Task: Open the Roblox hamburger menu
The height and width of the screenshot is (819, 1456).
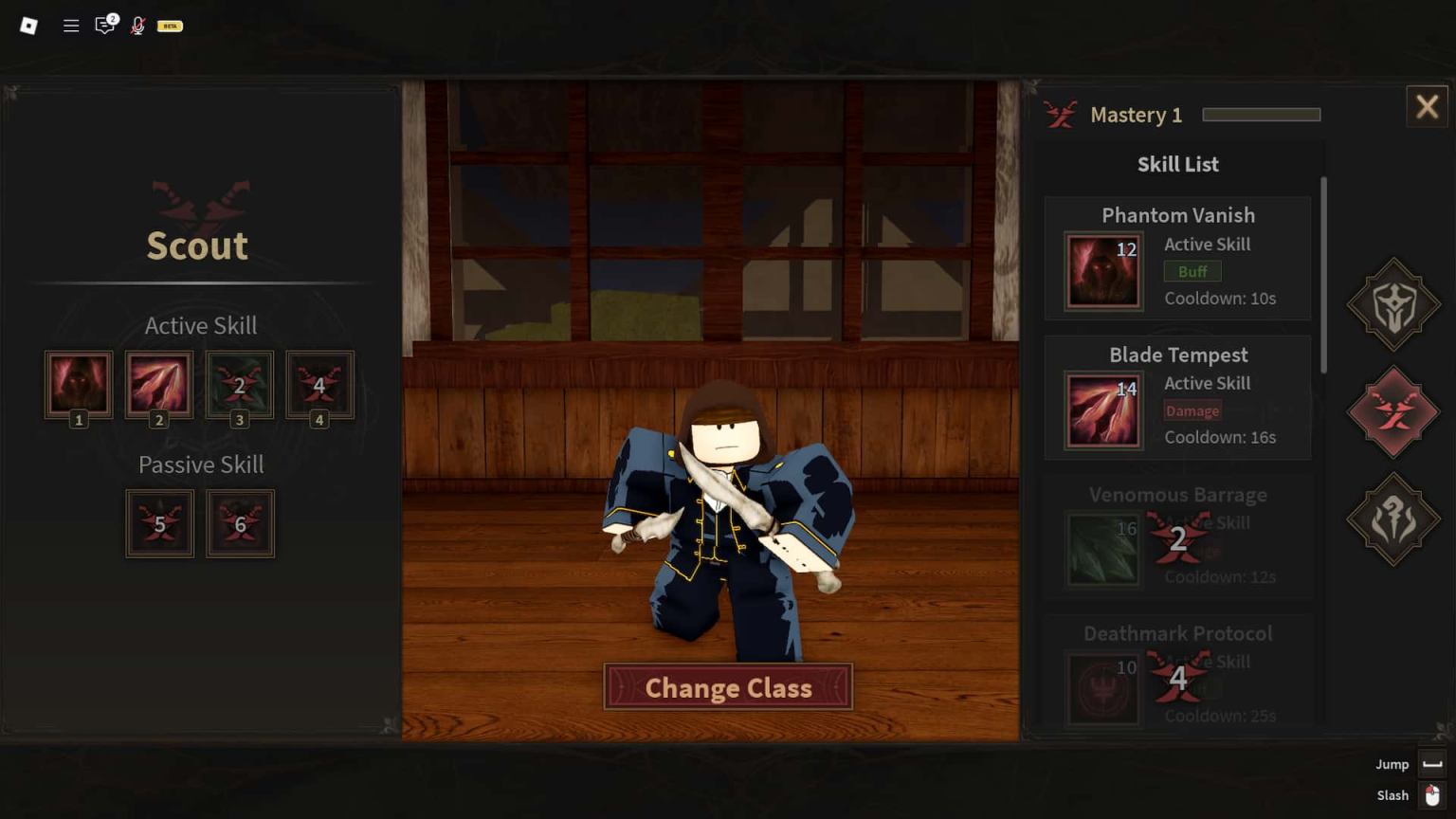Action: pyautogui.click(x=70, y=26)
